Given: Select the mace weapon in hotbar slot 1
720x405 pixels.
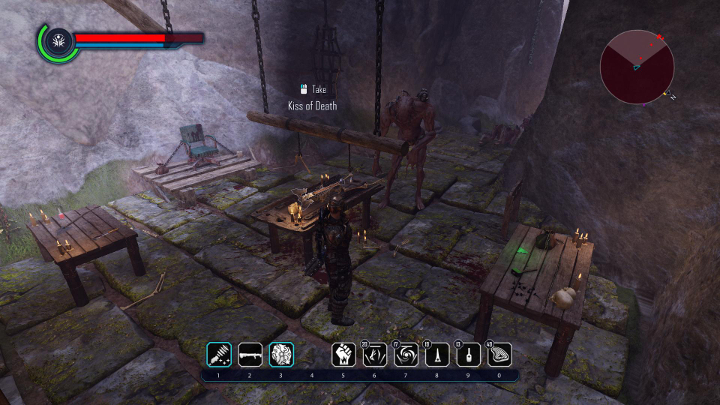Looking at the screenshot, I should [219, 354].
